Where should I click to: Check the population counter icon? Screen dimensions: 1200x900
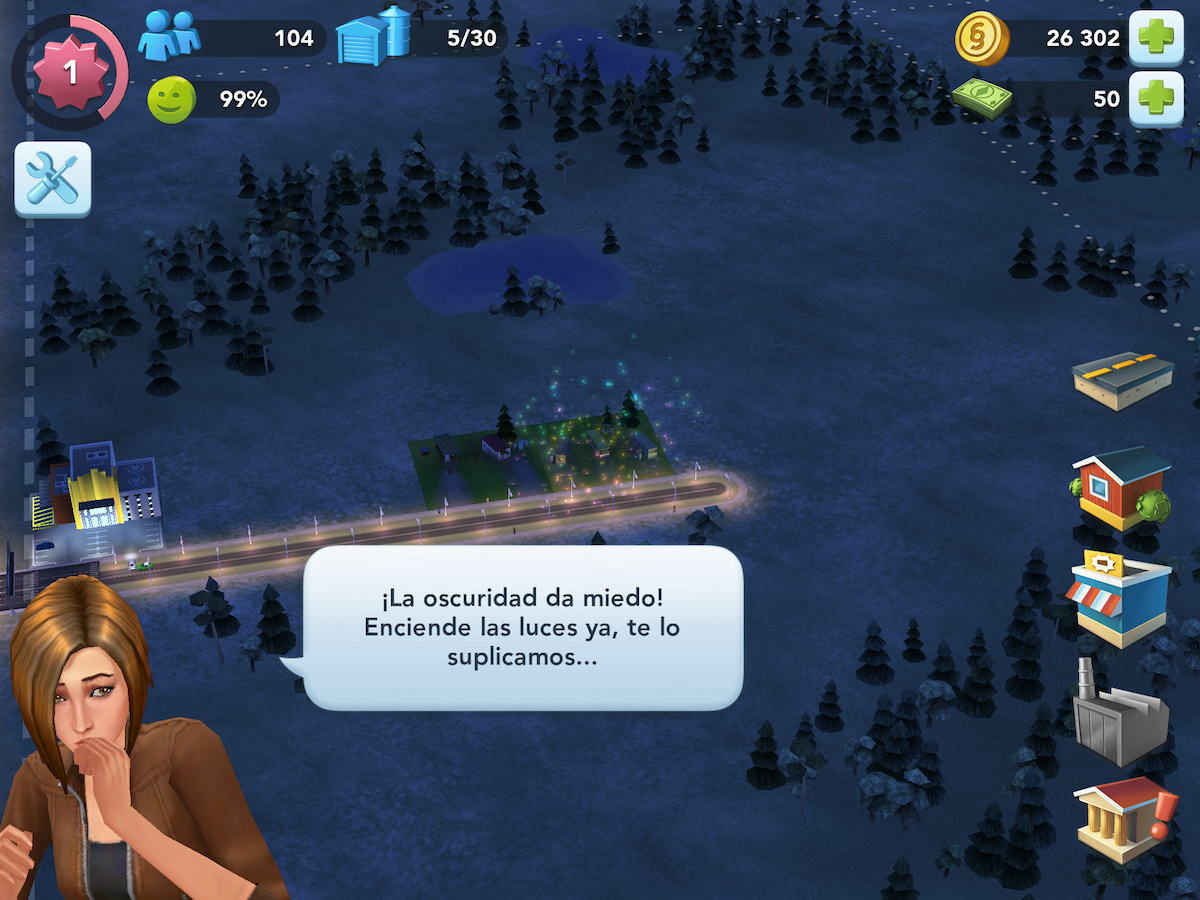[169, 36]
